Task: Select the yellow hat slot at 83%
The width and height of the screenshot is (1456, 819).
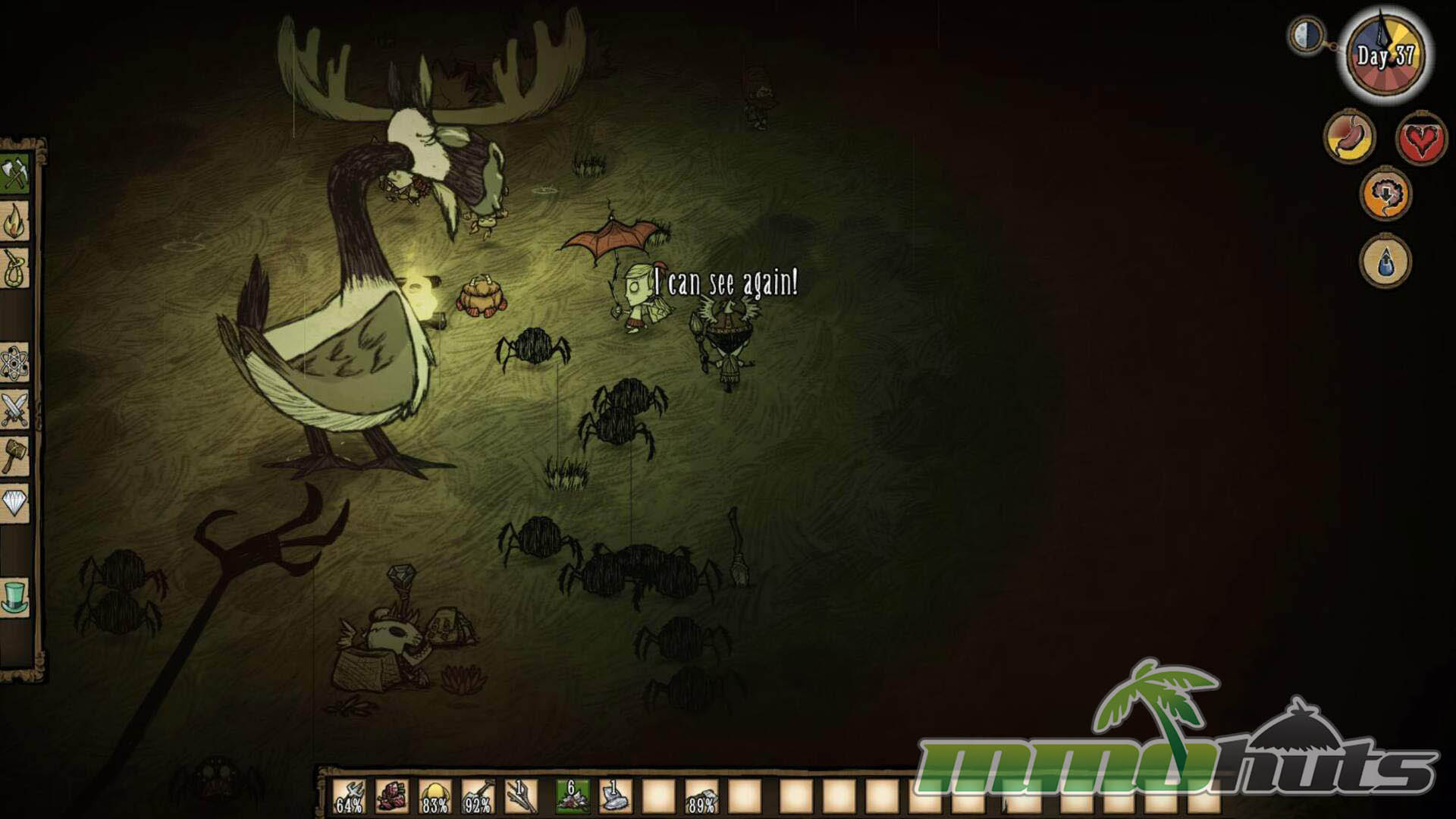Action: click(435, 797)
